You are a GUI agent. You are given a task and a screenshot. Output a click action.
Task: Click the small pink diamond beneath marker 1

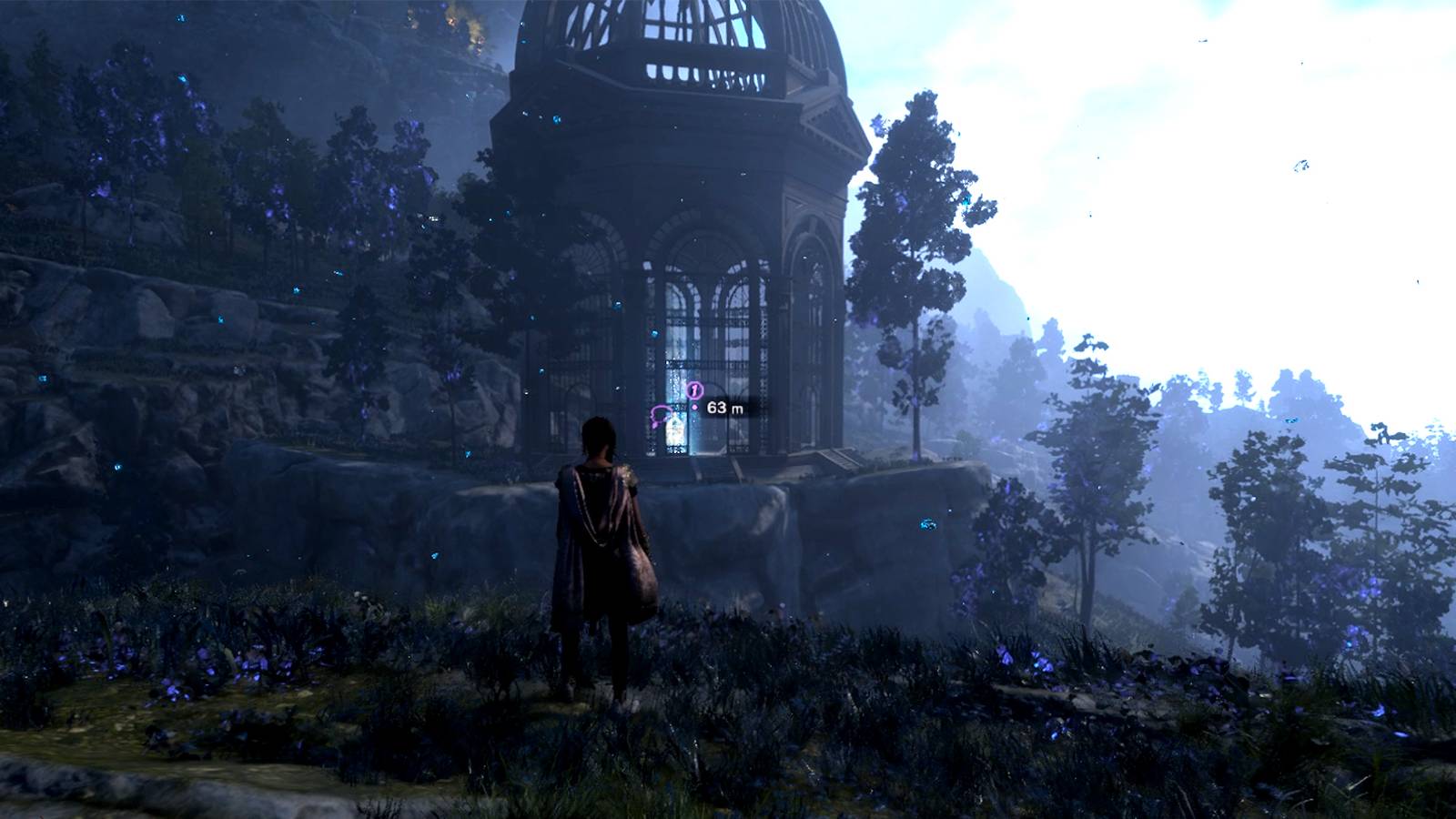(x=695, y=407)
